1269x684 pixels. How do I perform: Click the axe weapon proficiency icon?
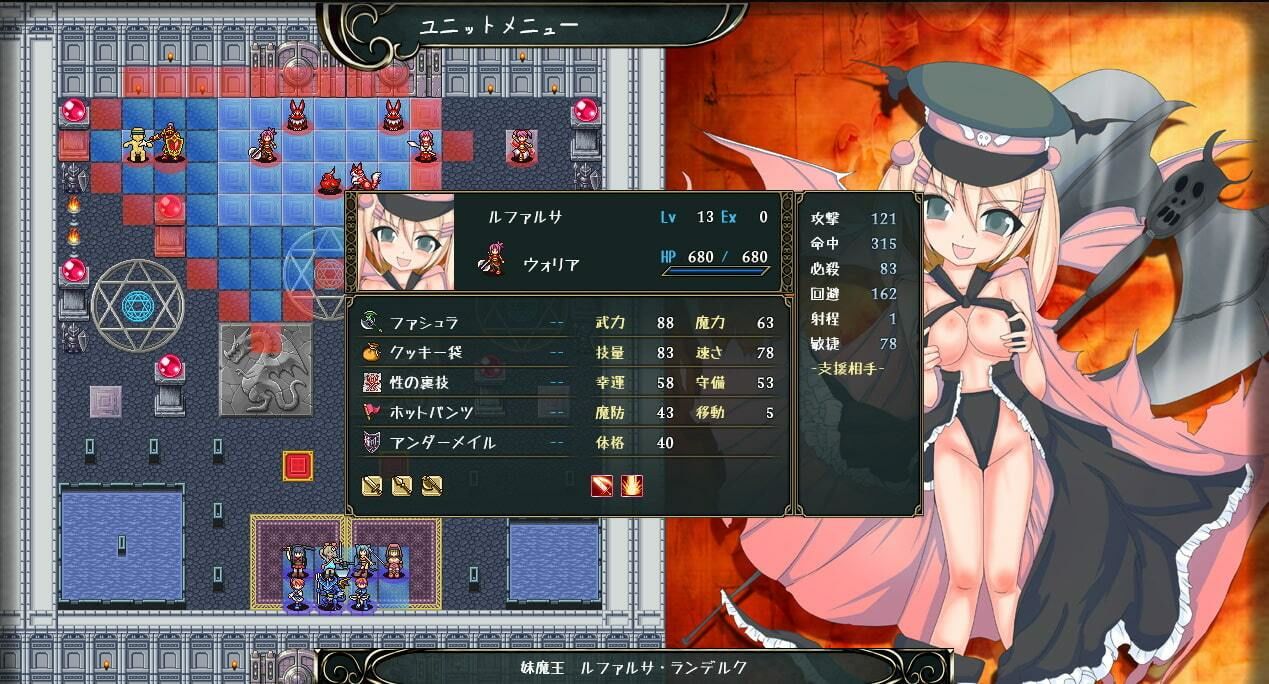pos(432,486)
